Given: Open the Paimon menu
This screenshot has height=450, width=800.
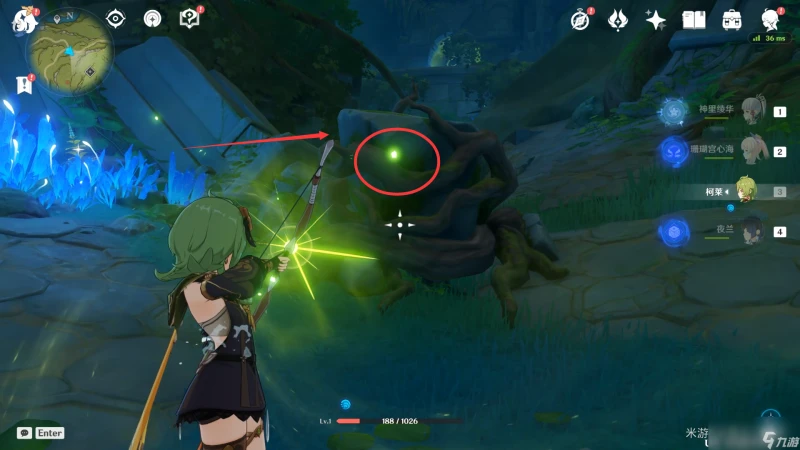Looking at the screenshot, I should pyautogui.click(x=21, y=21).
